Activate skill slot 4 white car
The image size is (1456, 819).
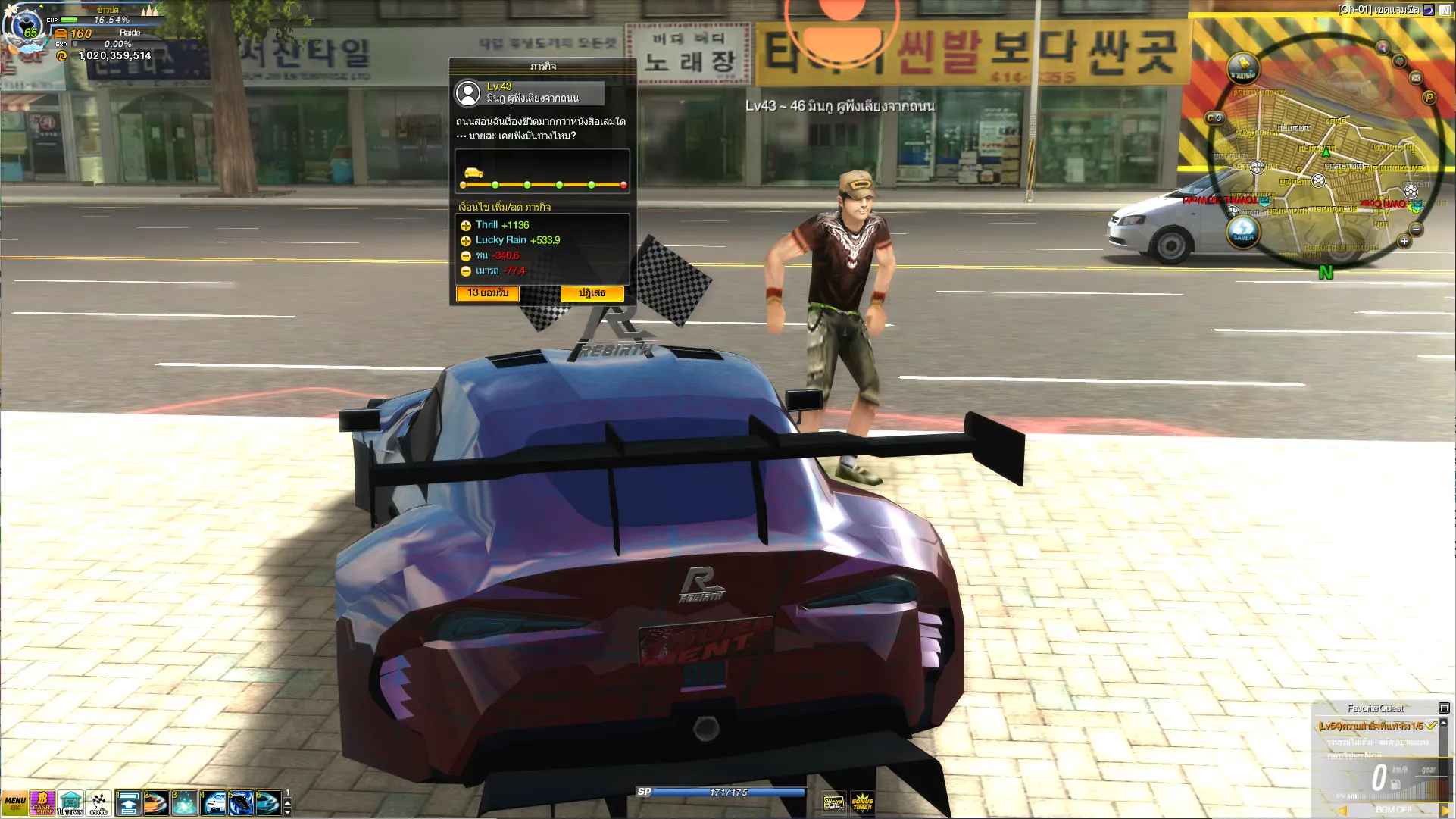[x=214, y=803]
